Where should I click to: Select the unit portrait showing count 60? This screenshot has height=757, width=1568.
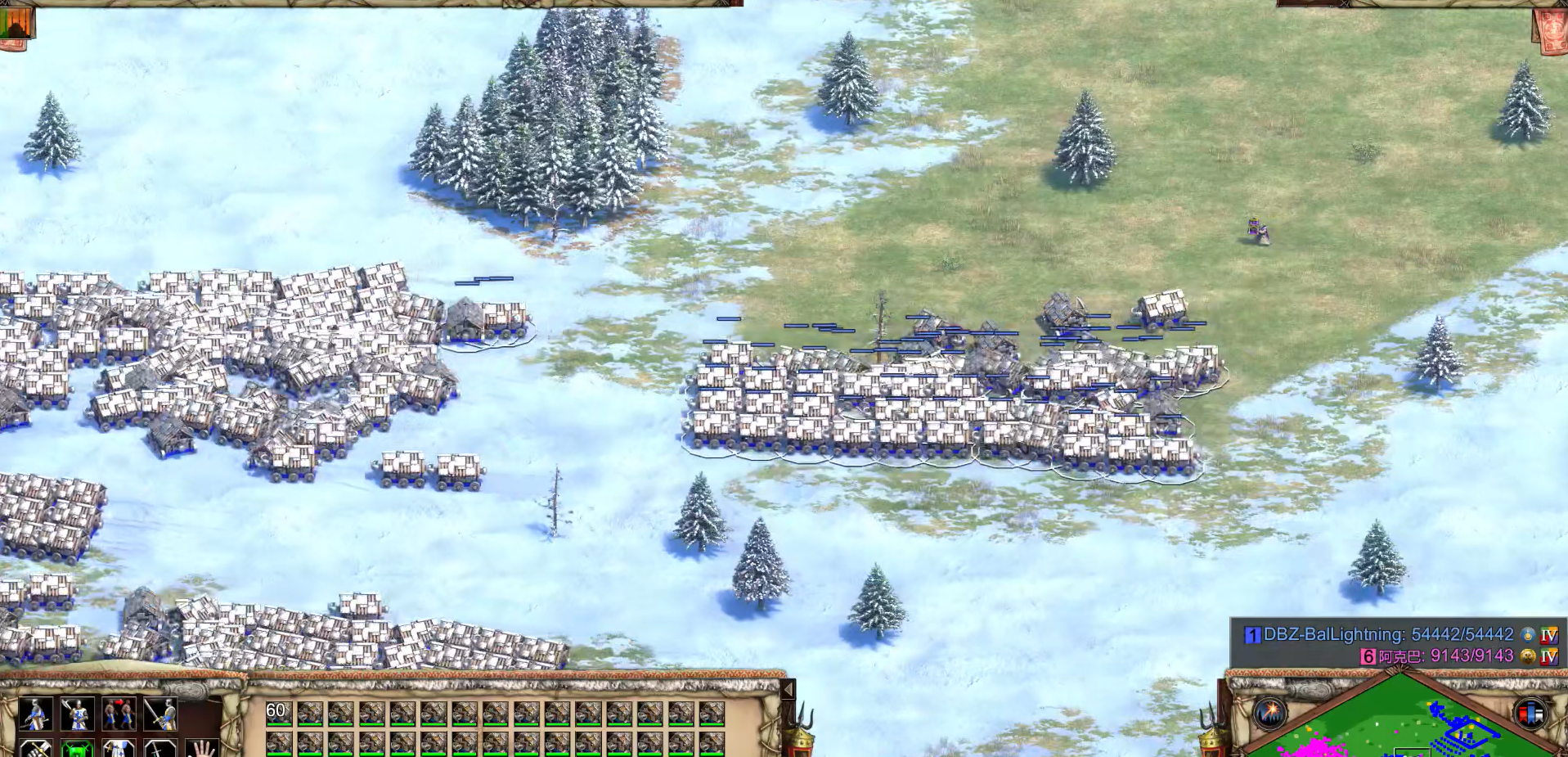[x=279, y=714]
